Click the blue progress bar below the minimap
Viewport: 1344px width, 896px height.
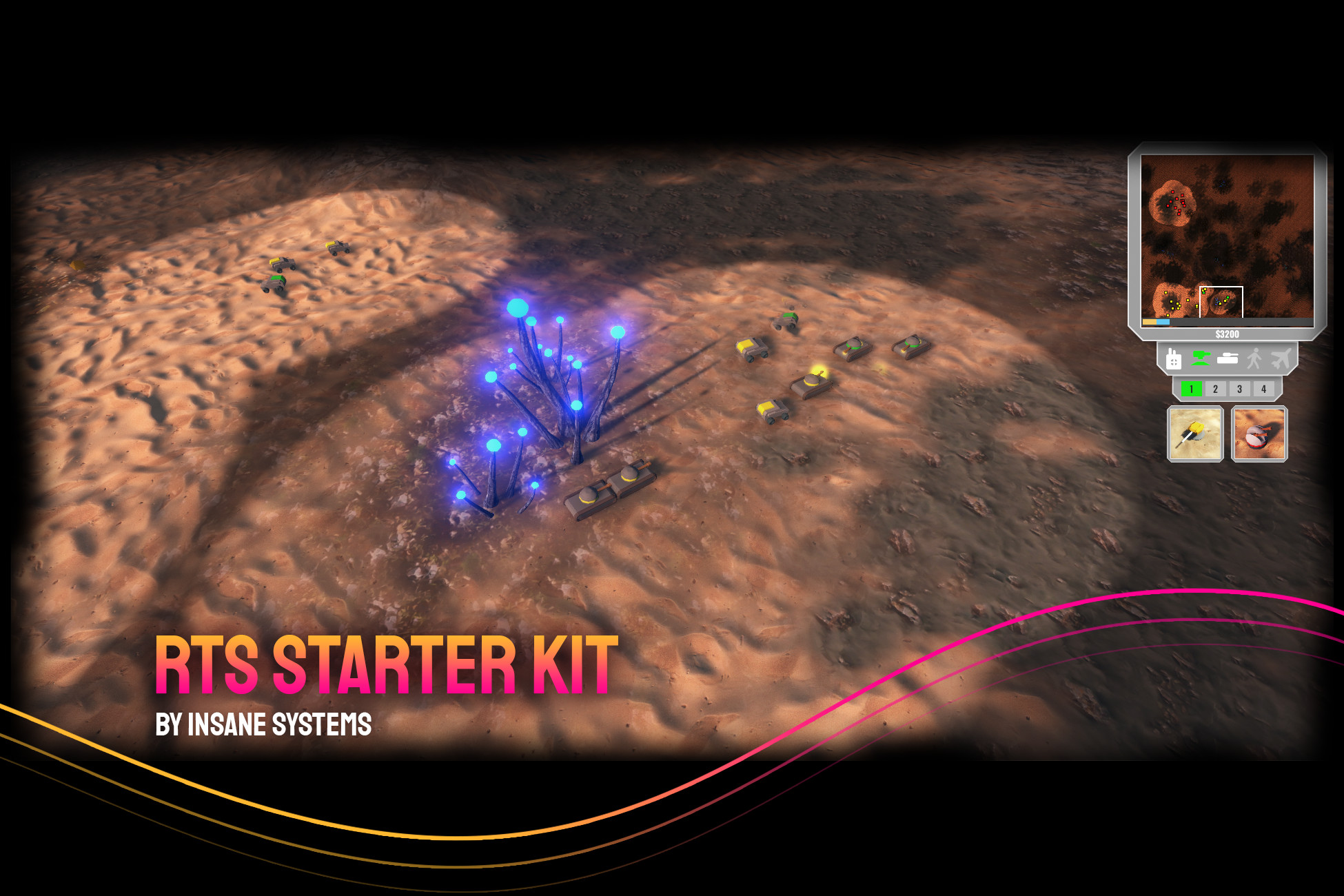1163,320
